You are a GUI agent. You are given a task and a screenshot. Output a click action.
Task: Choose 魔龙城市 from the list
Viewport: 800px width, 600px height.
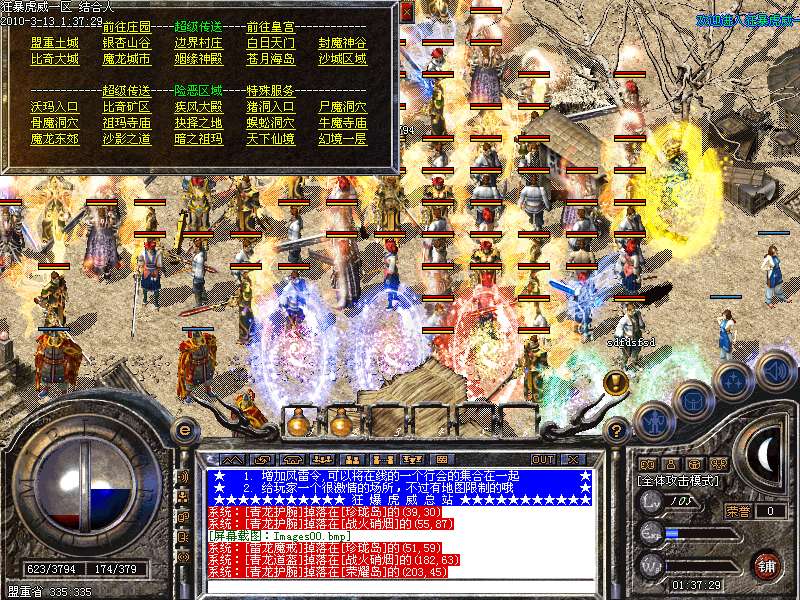[126, 60]
